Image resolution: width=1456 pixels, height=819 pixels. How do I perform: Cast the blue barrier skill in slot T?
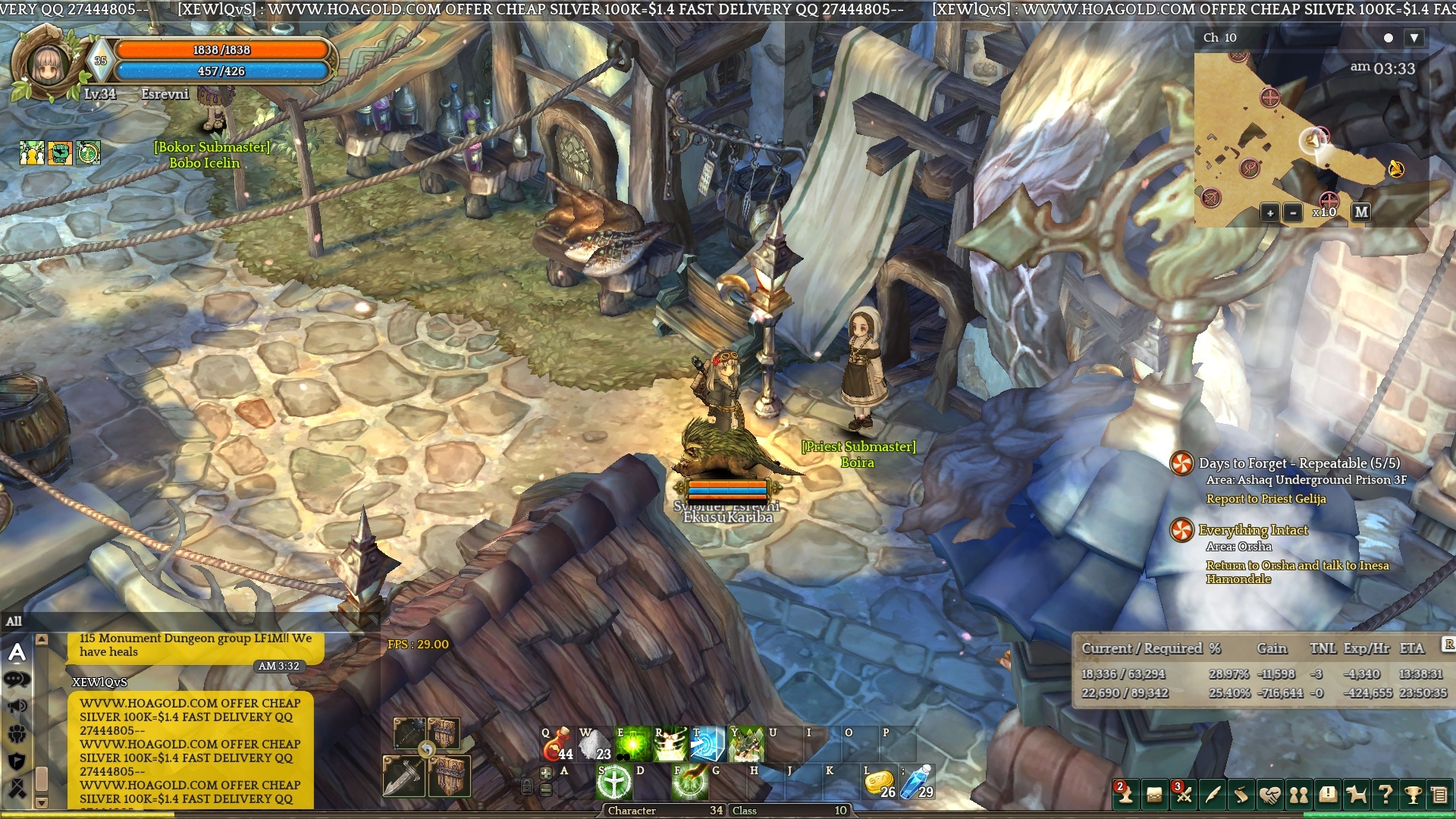[708, 744]
